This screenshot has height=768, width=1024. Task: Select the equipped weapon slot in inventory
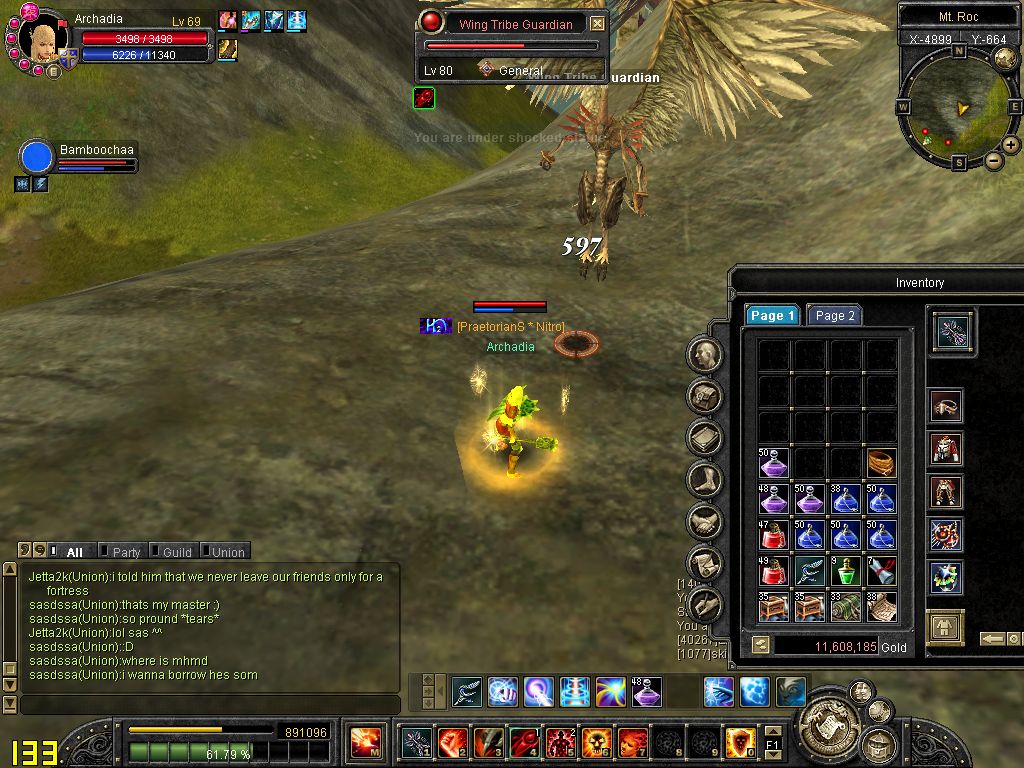tap(952, 331)
